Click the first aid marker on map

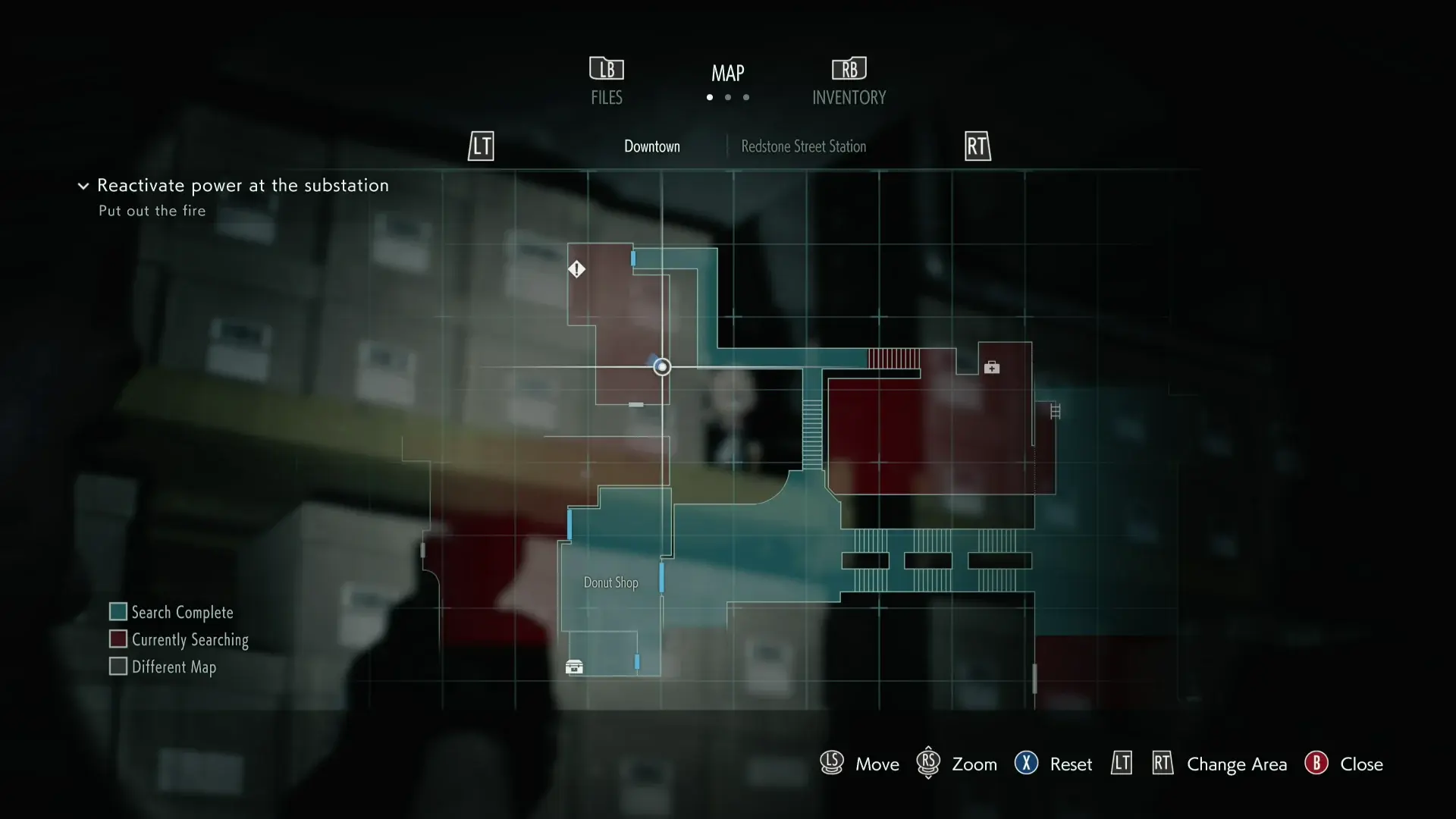[992, 368]
